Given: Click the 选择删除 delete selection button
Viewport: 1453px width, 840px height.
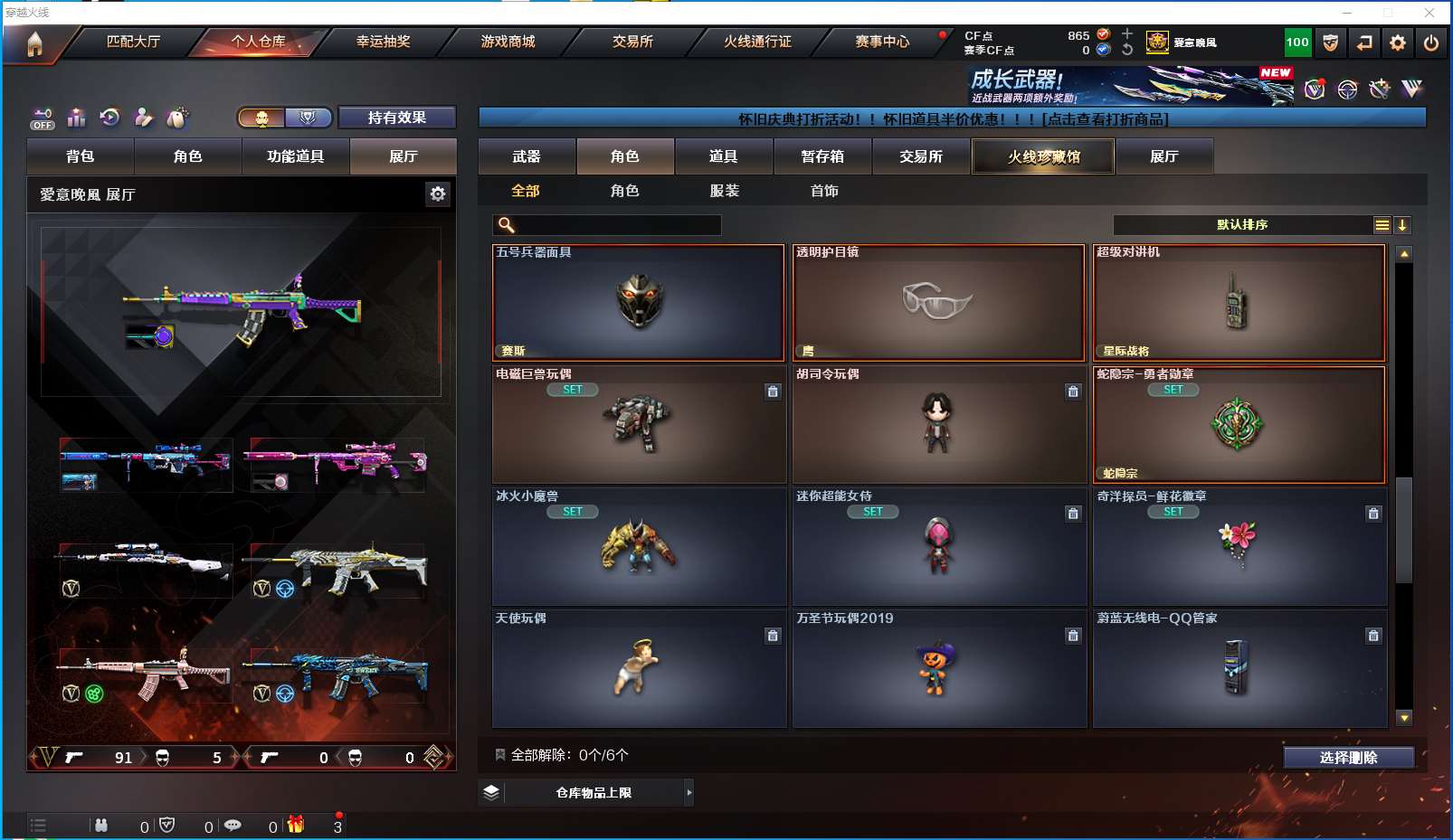Looking at the screenshot, I should (1348, 758).
